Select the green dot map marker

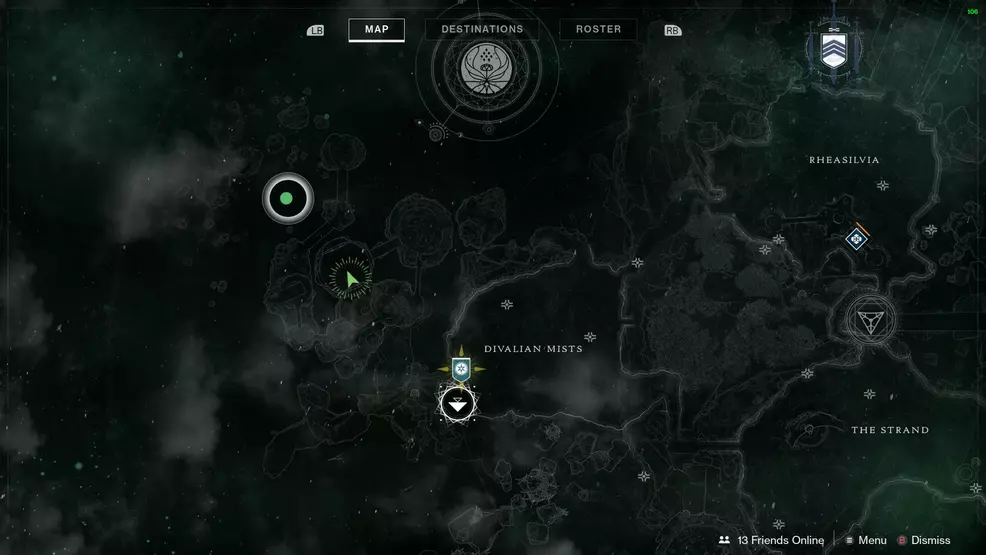(287, 199)
